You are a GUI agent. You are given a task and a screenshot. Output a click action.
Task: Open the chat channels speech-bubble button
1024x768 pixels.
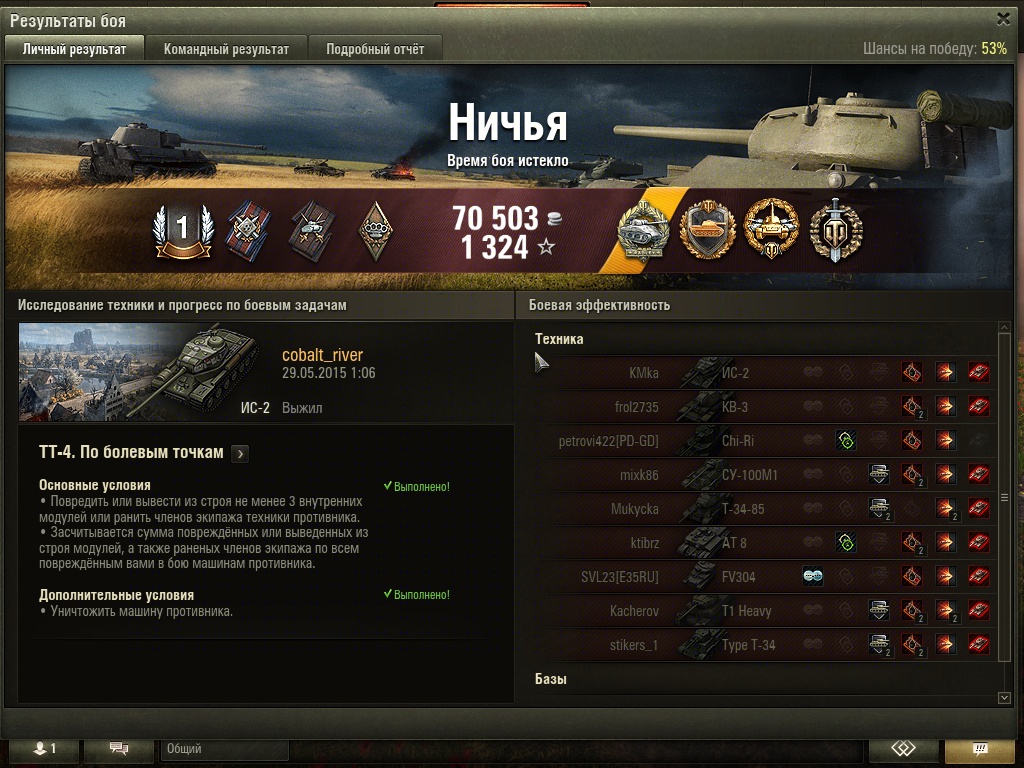(x=119, y=749)
